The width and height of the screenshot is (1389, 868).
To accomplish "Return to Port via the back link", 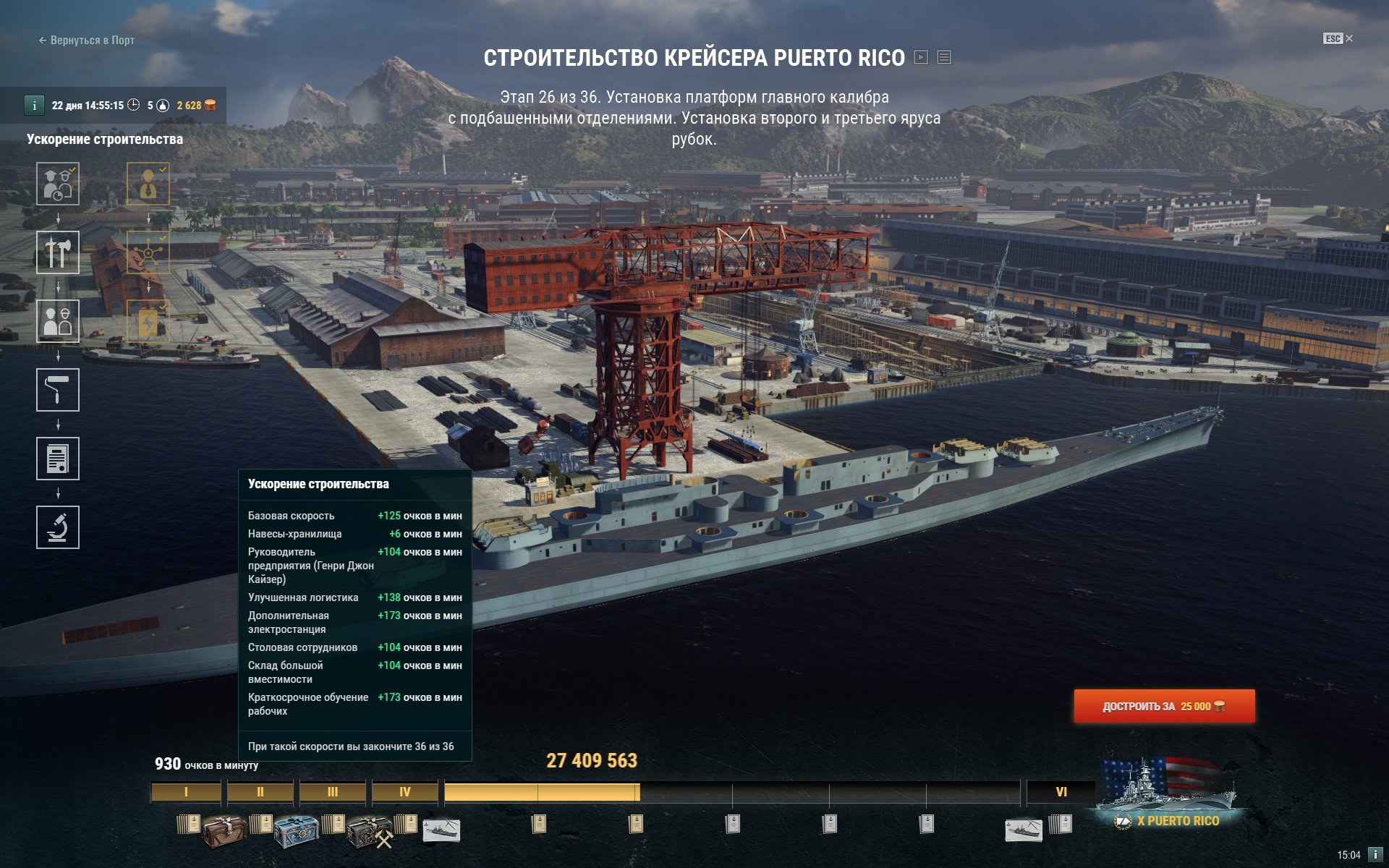I will [87, 41].
